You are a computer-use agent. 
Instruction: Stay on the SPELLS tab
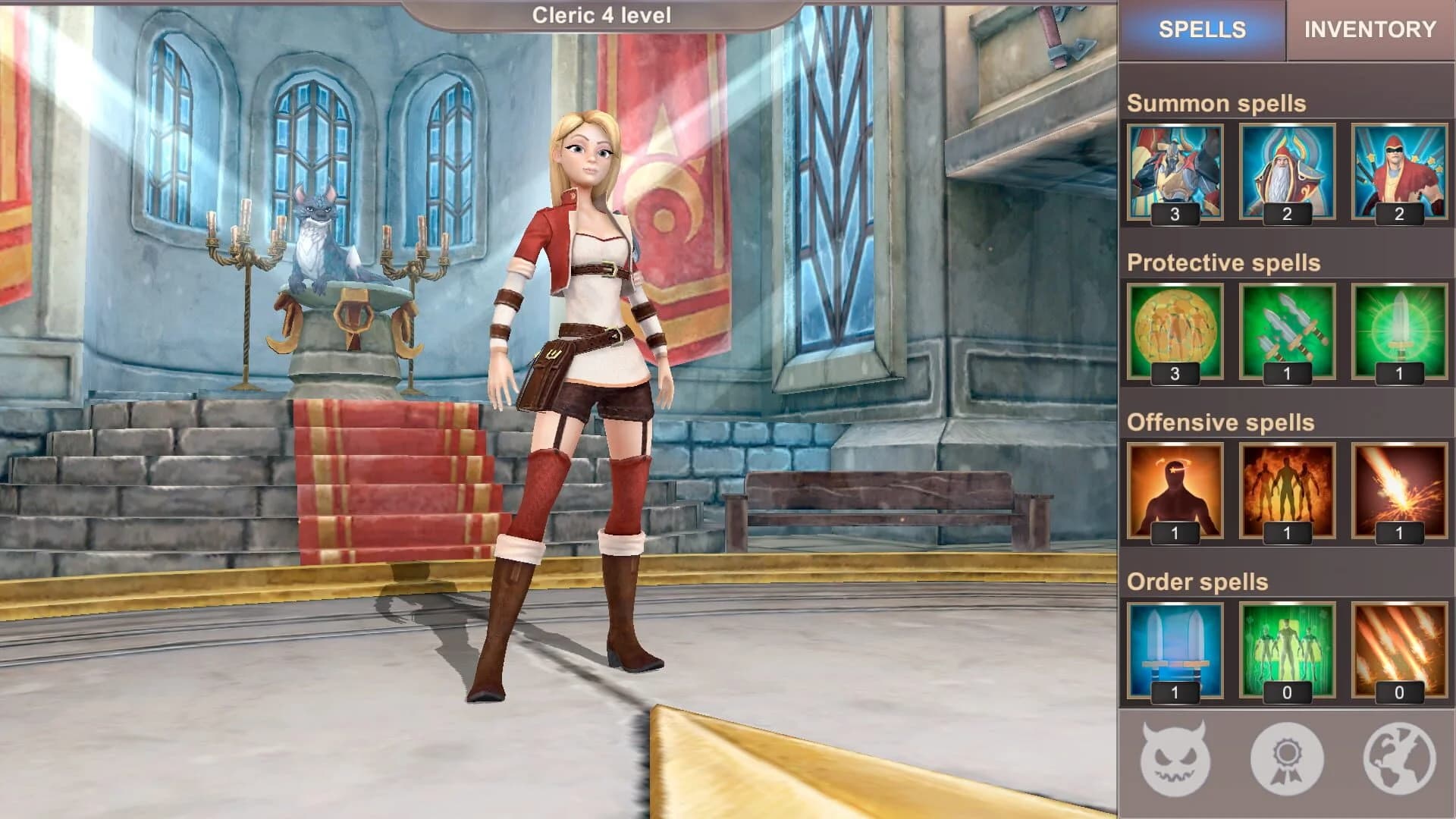click(x=1202, y=30)
